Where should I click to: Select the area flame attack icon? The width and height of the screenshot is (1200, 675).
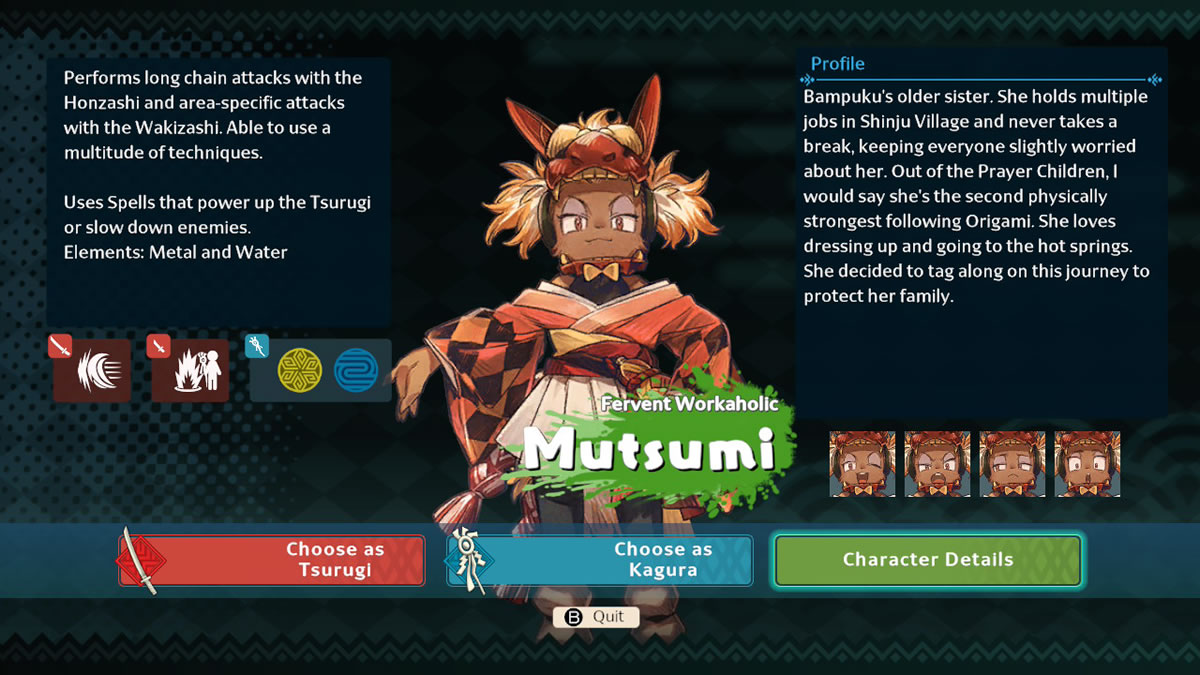[190, 370]
